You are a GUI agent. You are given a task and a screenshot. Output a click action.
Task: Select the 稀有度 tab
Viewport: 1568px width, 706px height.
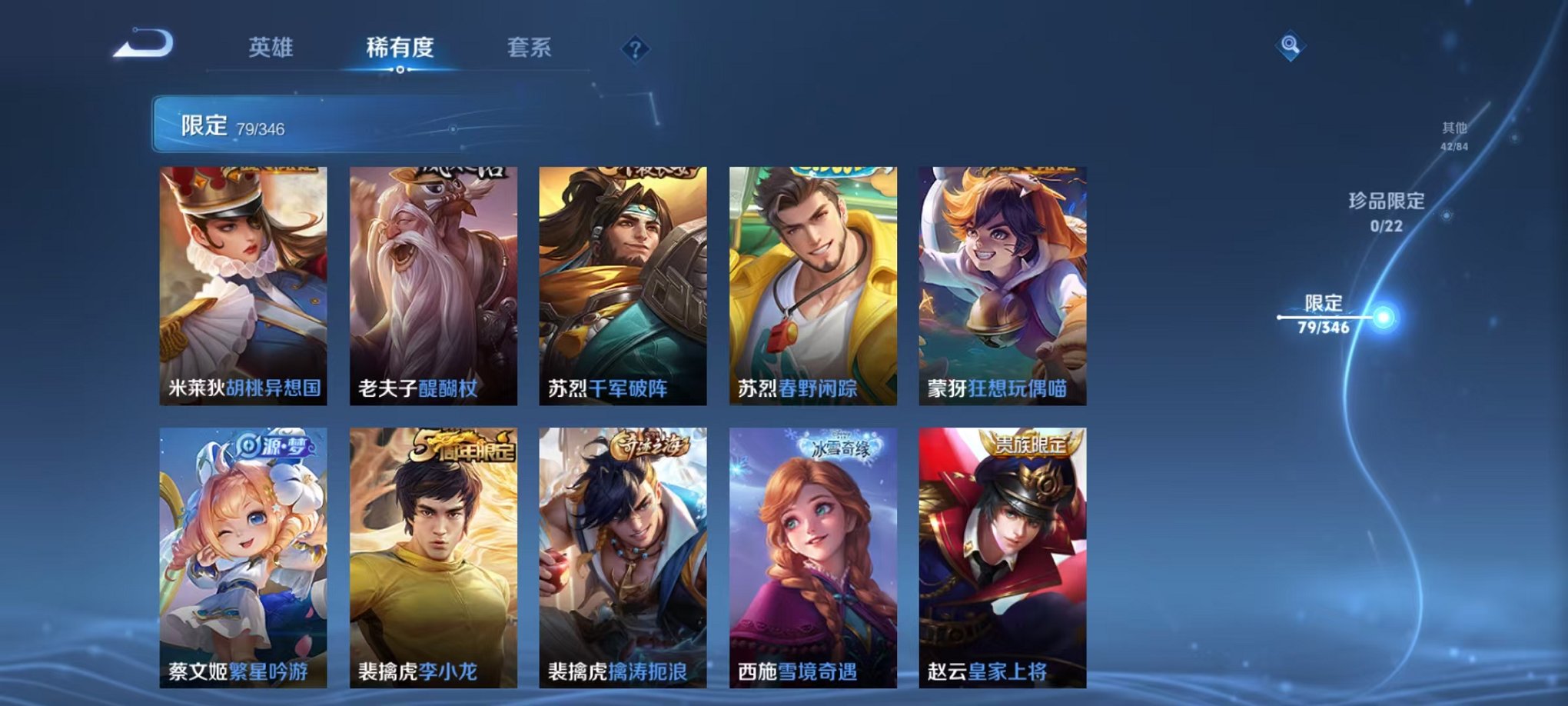click(x=399, y=46)
